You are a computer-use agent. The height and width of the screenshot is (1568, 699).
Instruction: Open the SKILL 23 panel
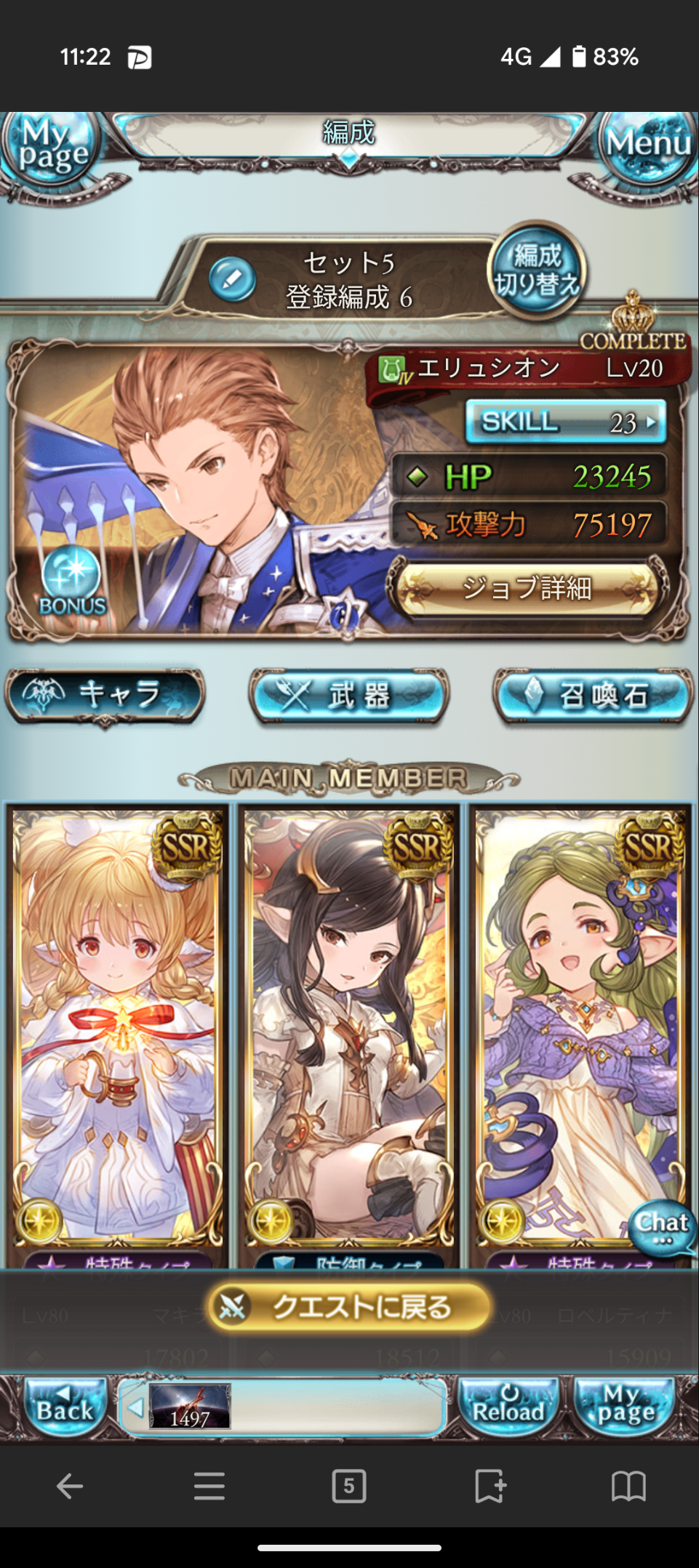coord(565,422)
